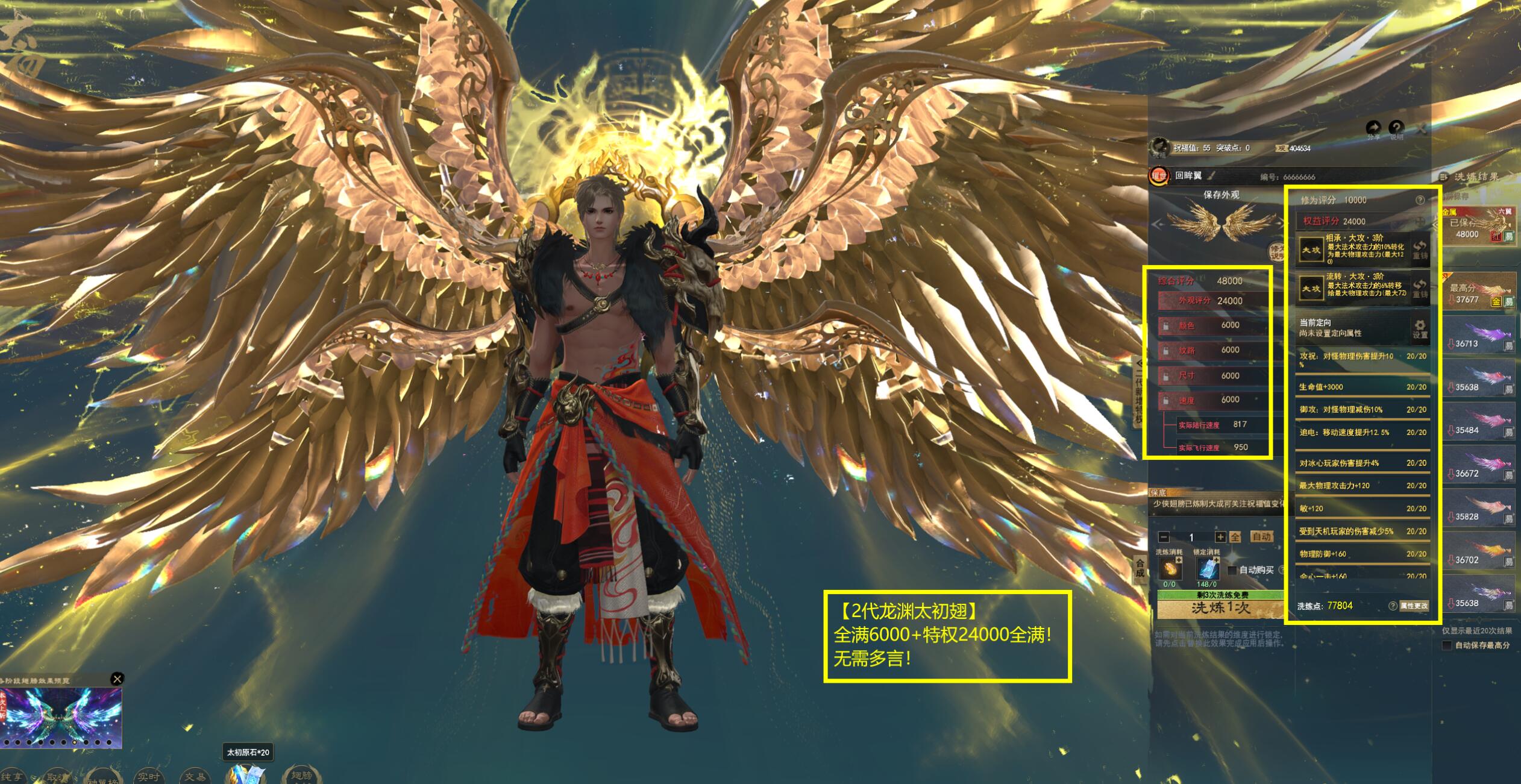Open the 分享 share icon

point(1373,128)
